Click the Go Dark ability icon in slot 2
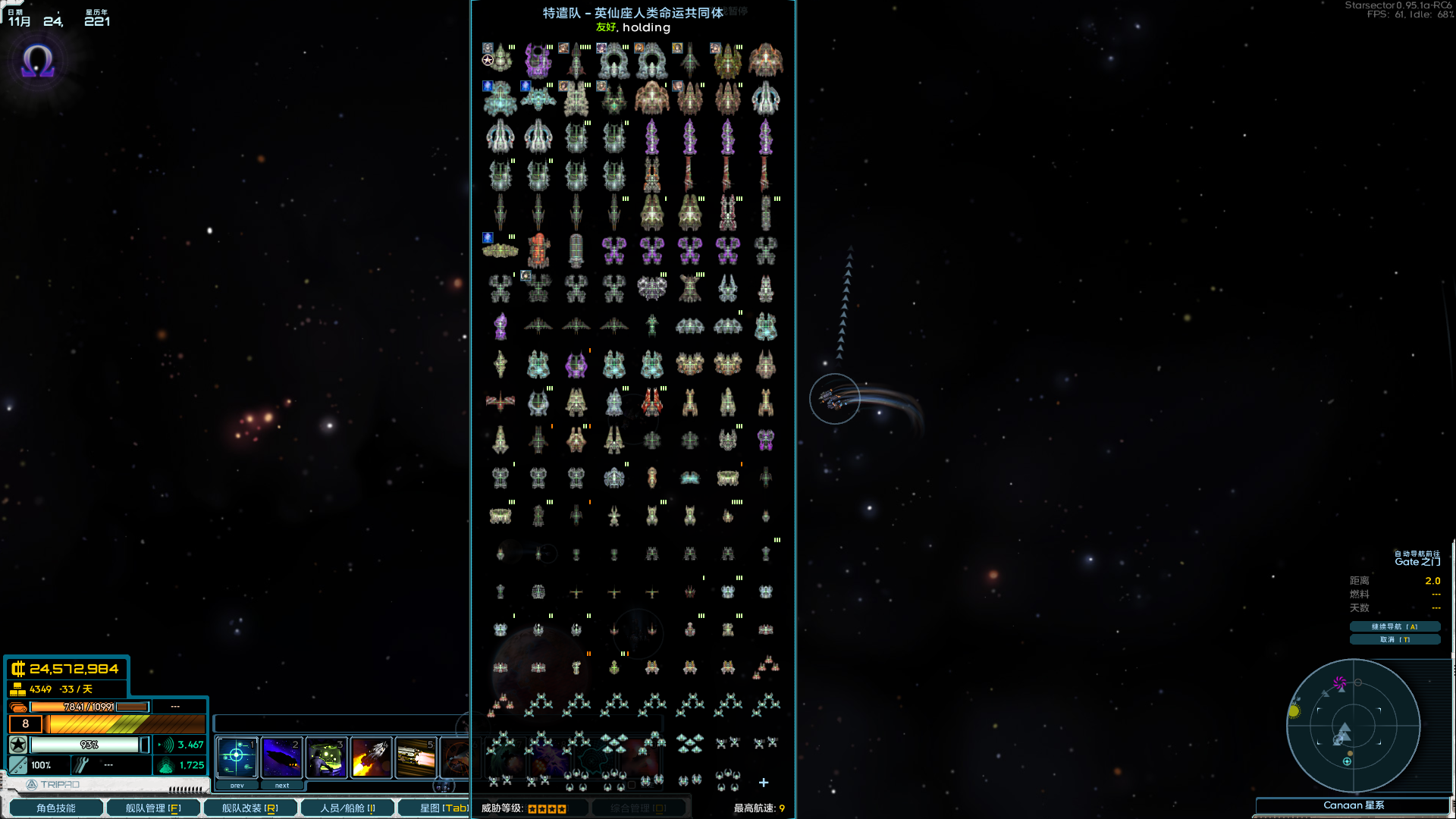This screenshot has width=1456, height=819. (x=281, y=758)
